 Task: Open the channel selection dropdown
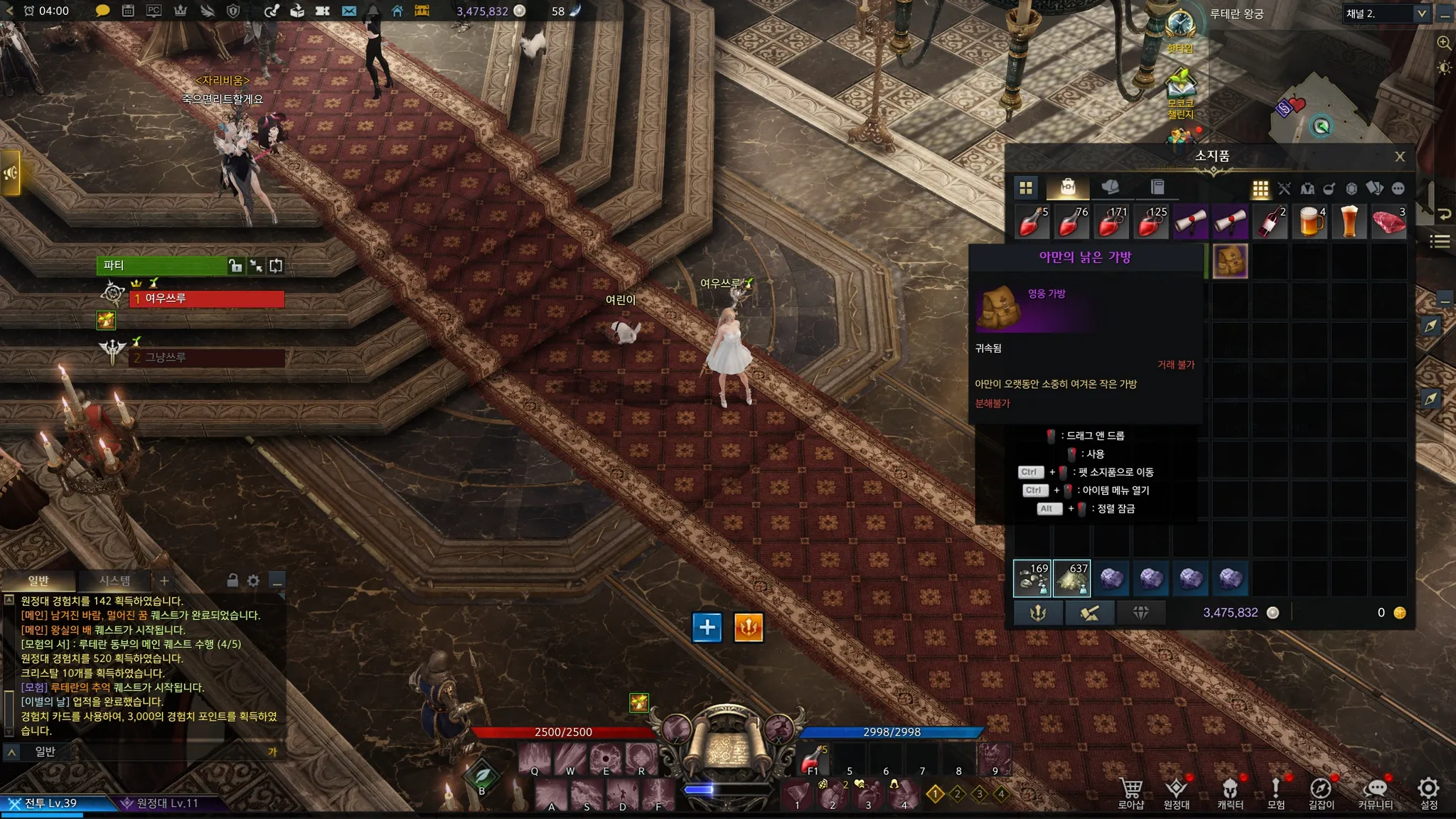pos(1421,14)
